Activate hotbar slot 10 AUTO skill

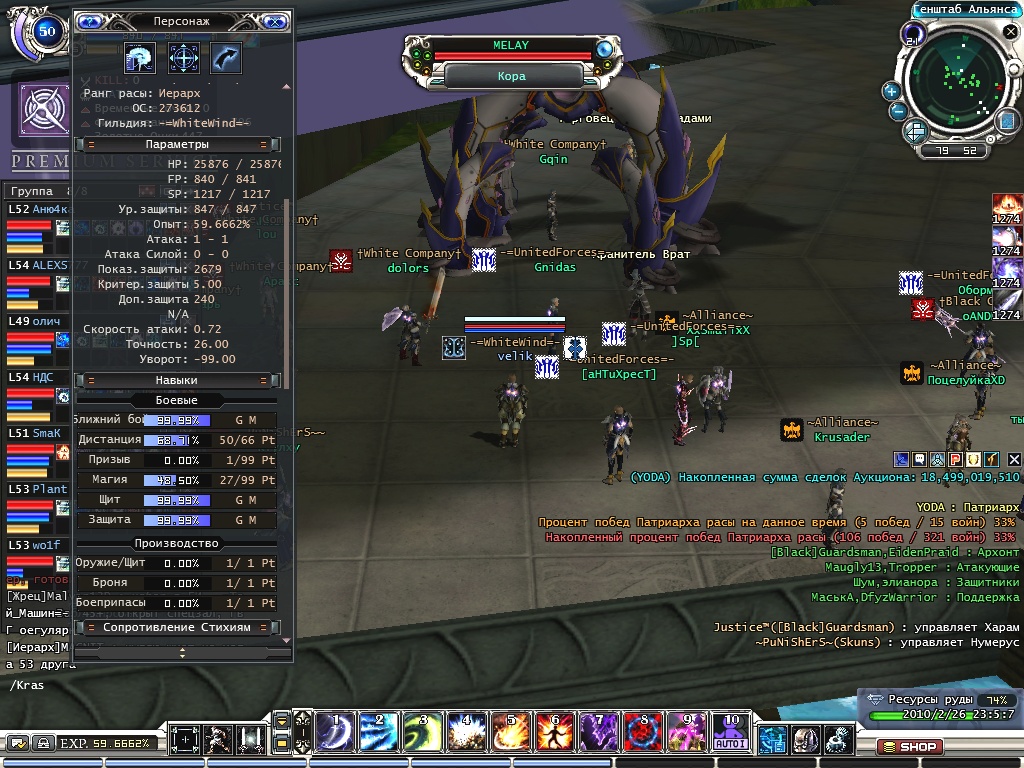coord(728,732)
